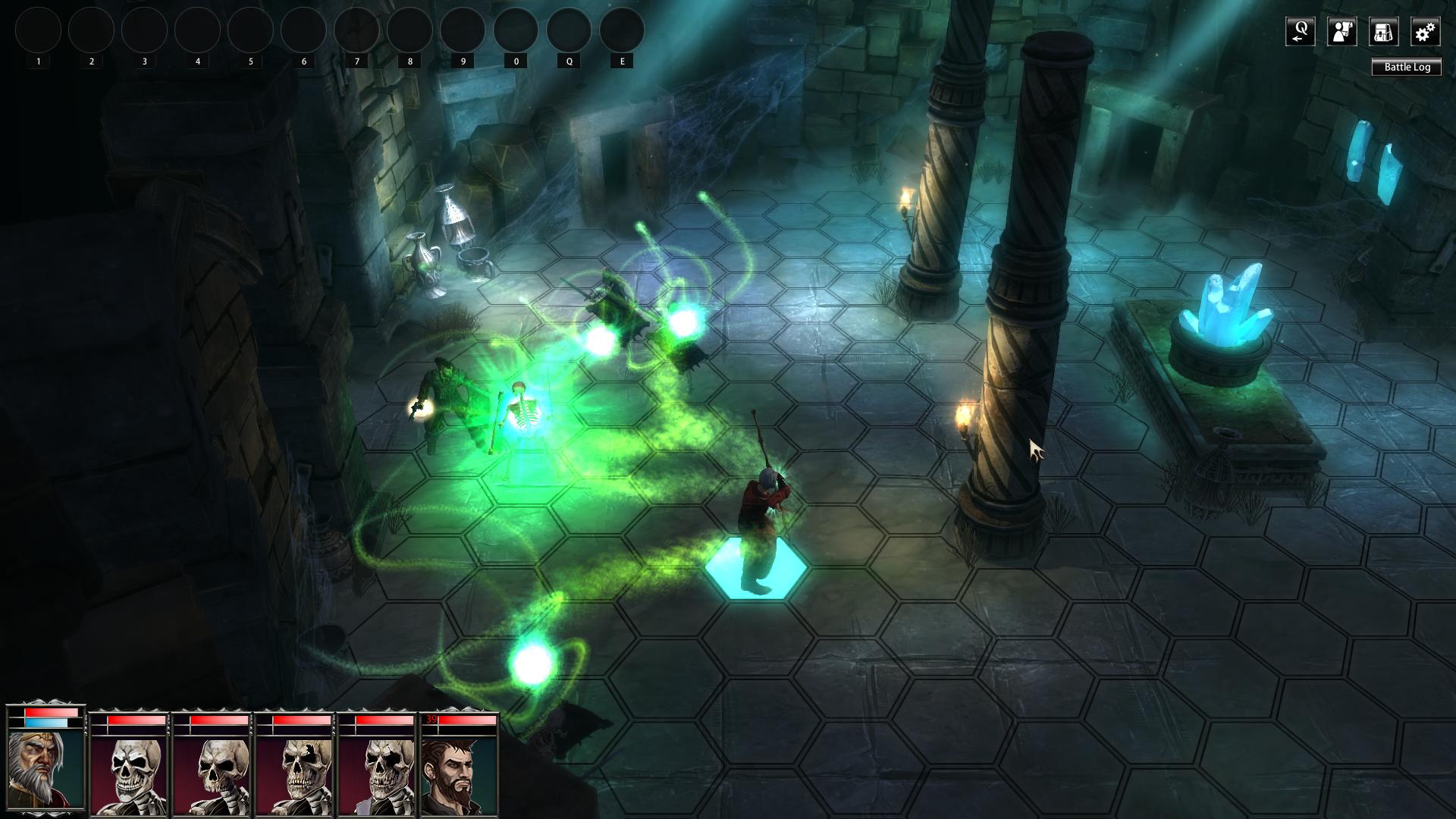Show the Battle Log
The image size is (1456, 819).
(x=1407, y=67)
